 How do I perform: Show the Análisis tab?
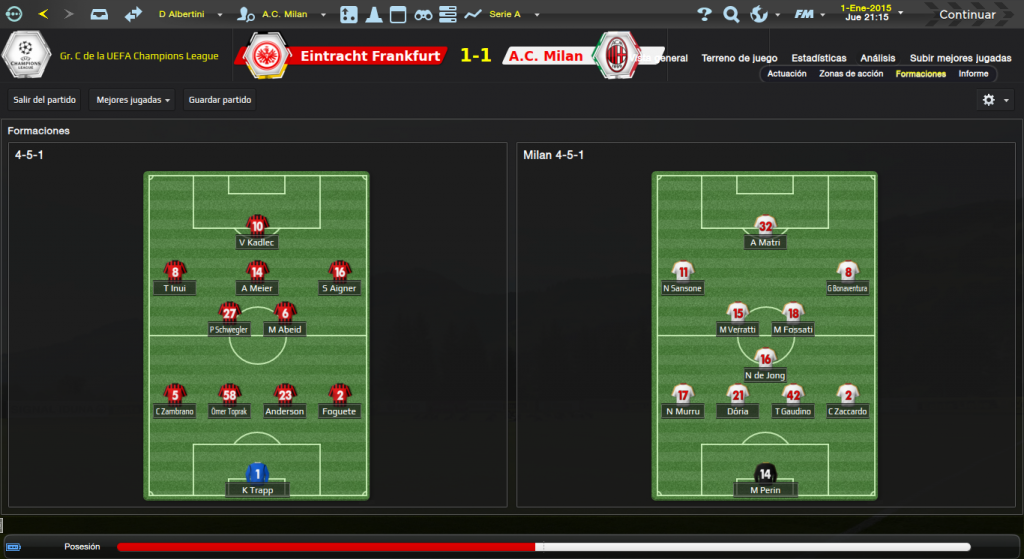coord(878,58)
